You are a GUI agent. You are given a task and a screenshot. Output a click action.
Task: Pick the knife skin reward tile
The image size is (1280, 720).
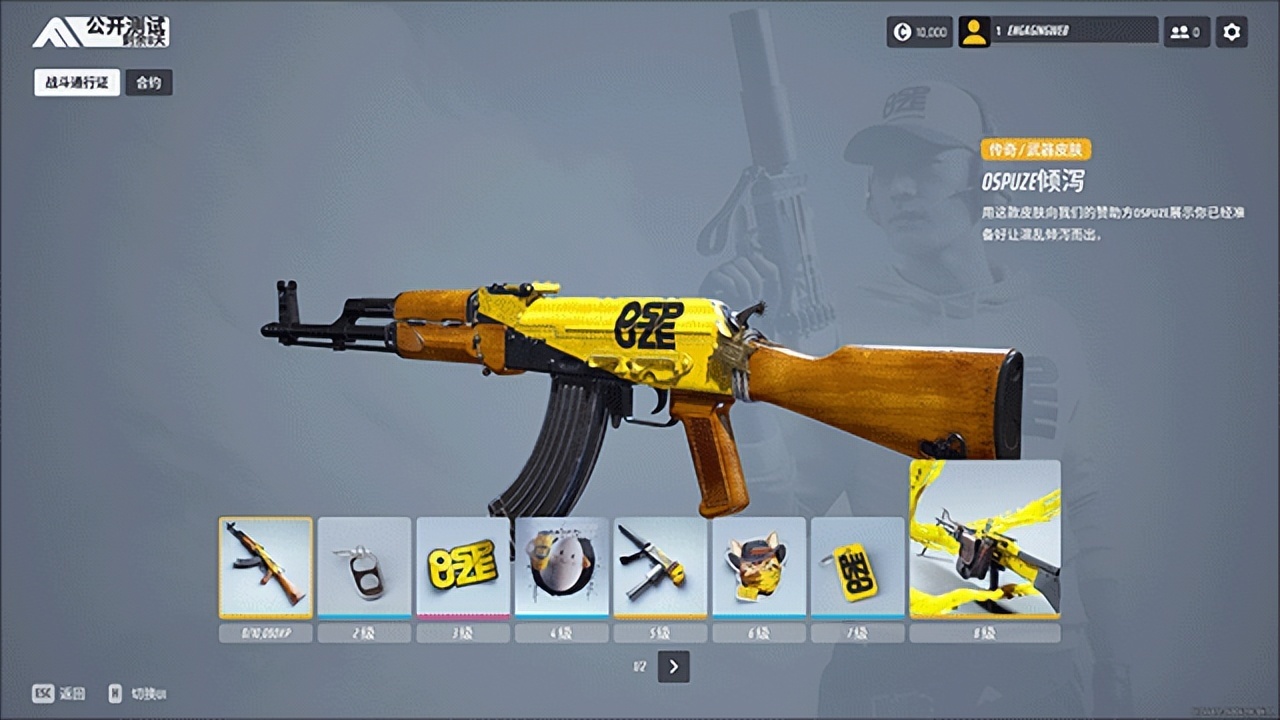(x=660, y=567)
